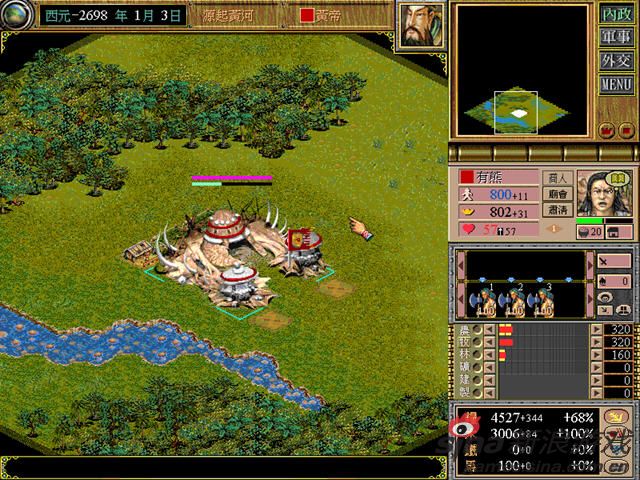Open the 內政 internal affairs panel

[617, 15]
